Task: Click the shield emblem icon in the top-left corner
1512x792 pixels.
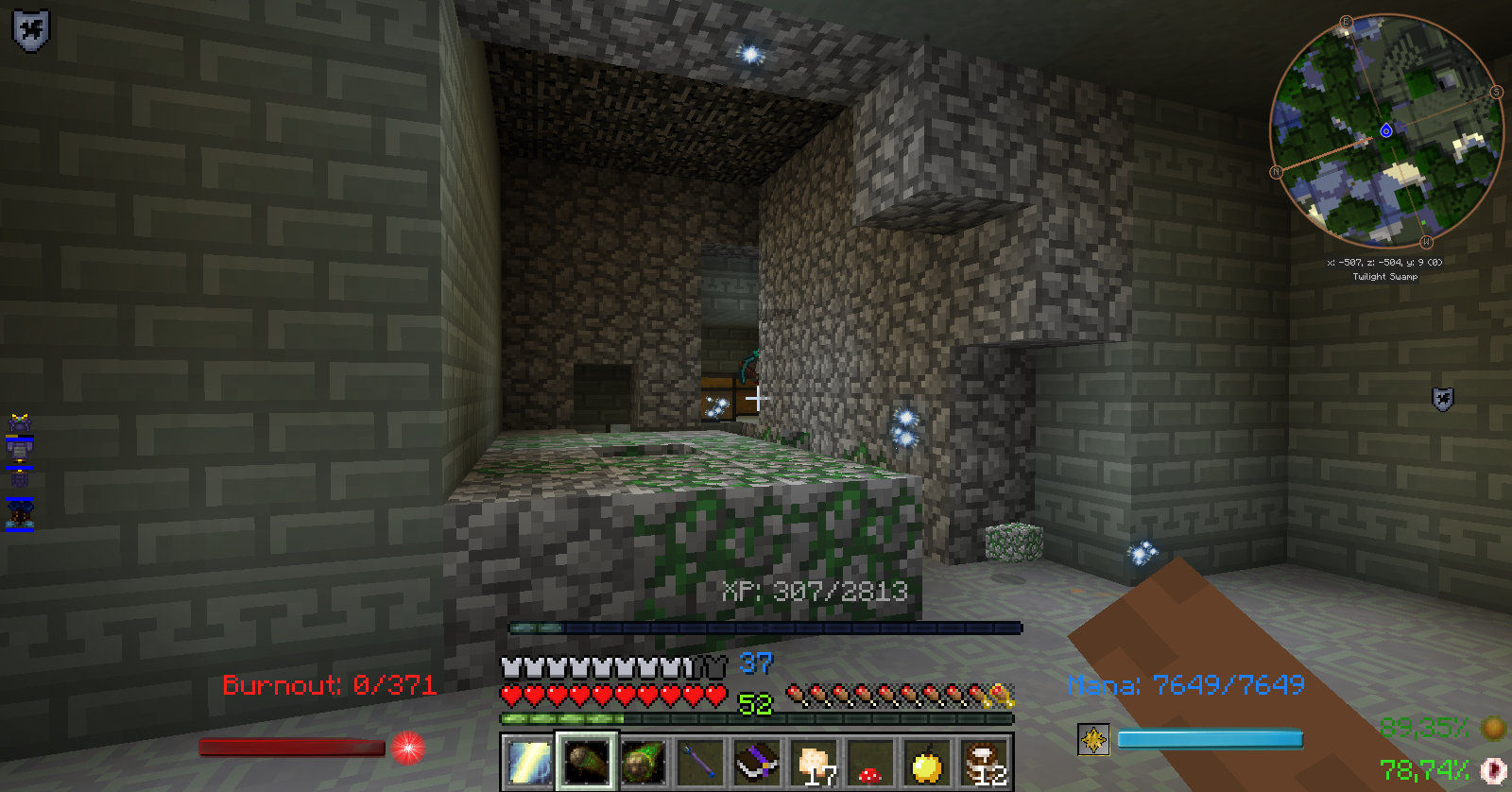Action: (x=30, y=30)
